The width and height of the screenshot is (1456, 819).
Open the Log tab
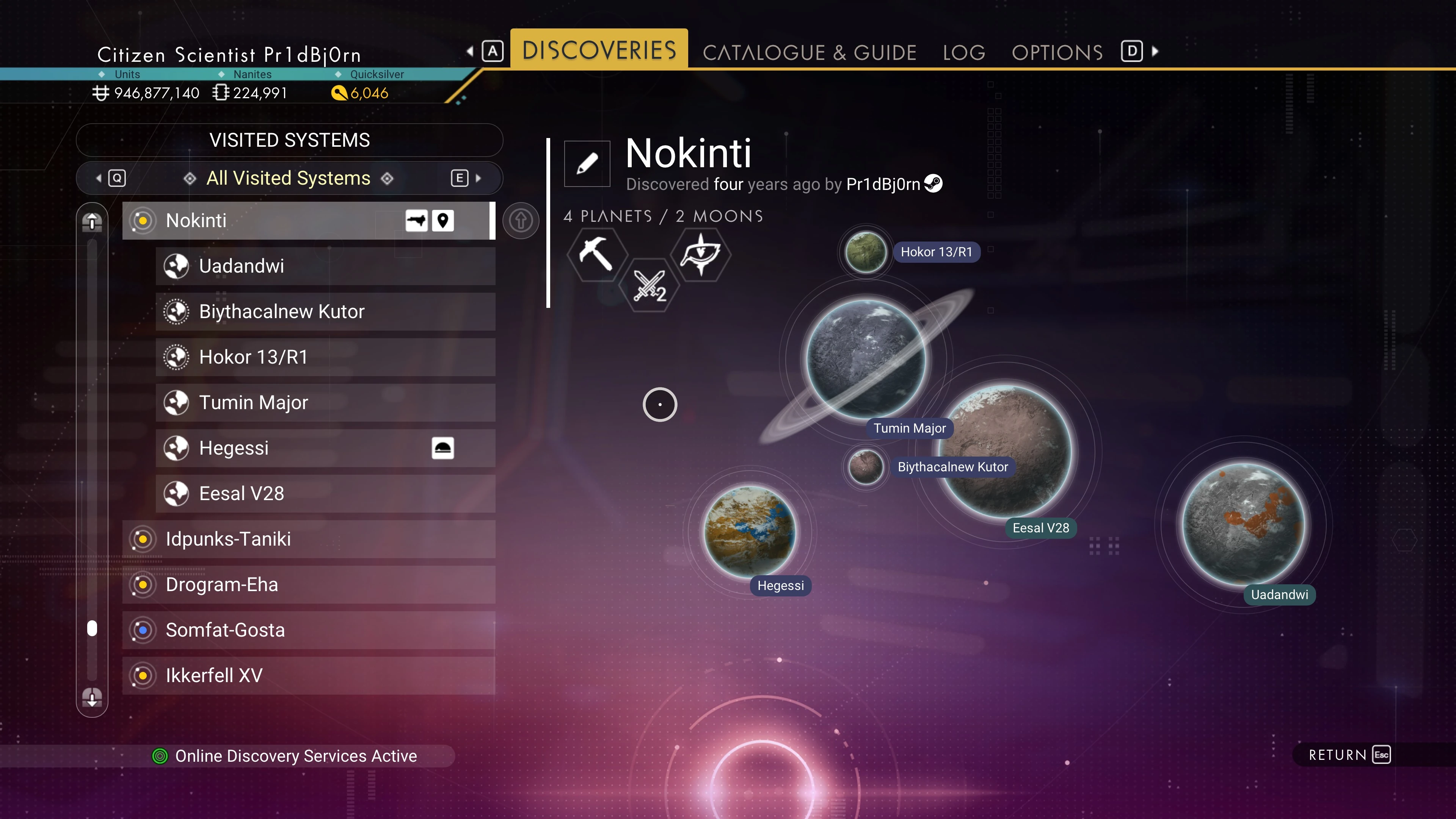(964, 53)
